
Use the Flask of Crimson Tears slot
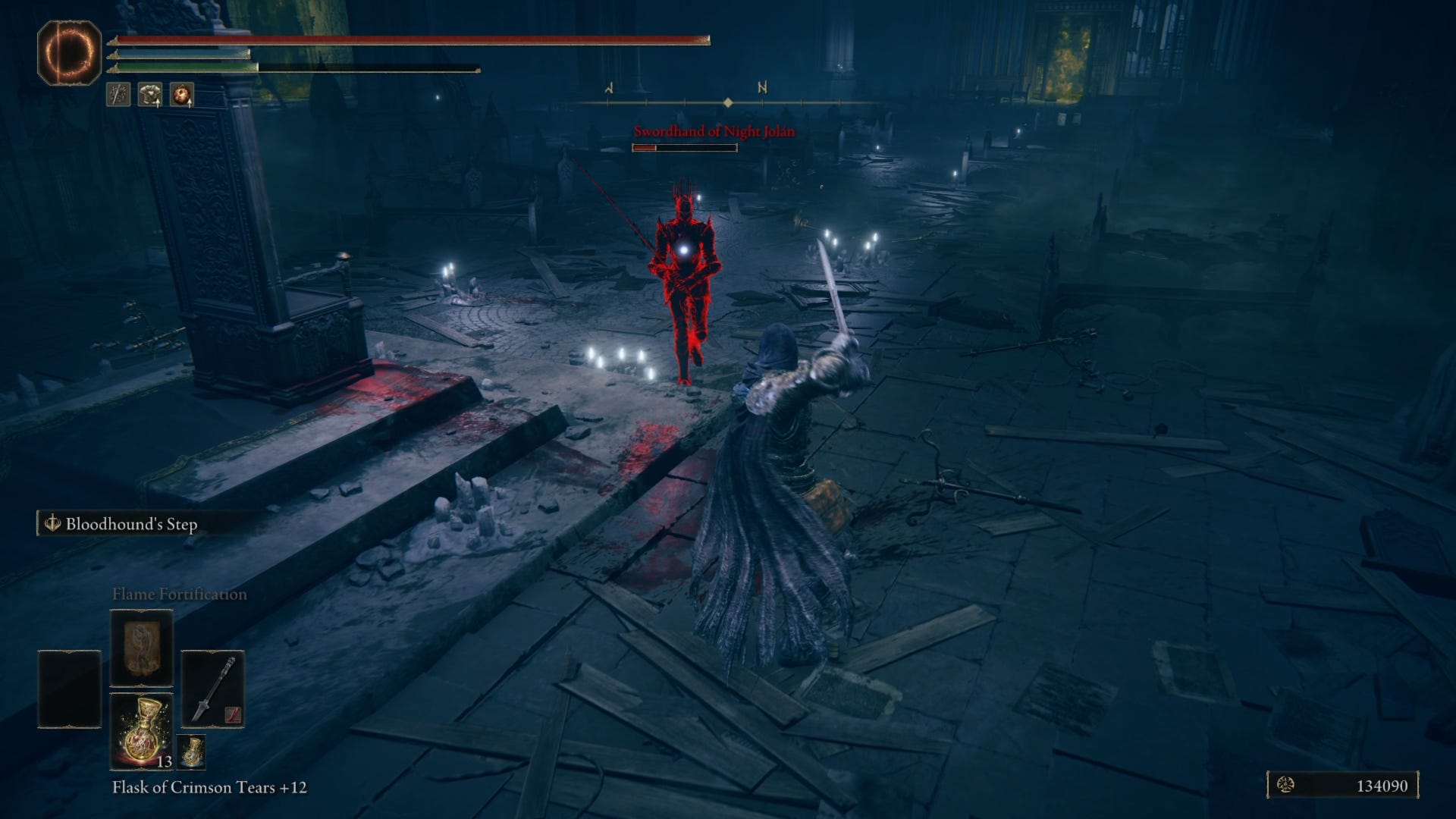142,731
